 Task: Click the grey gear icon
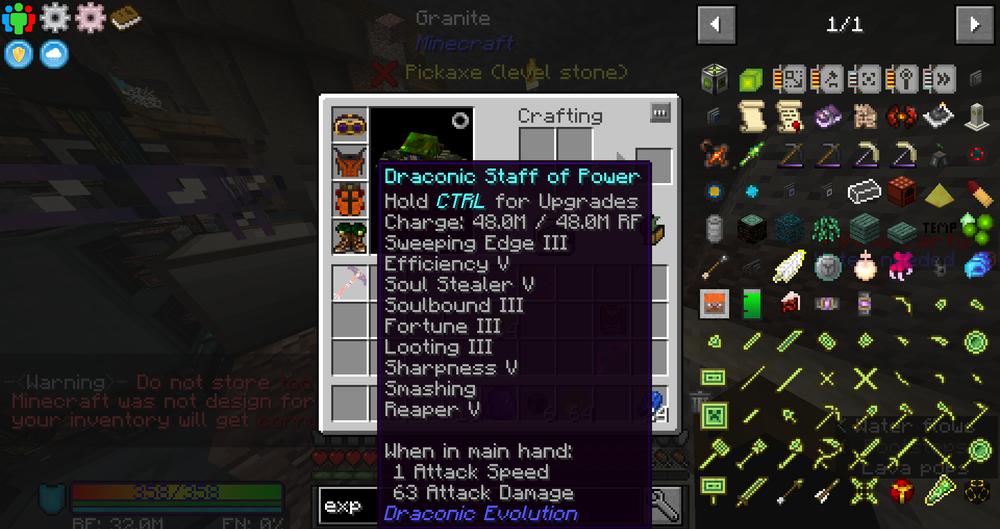point(54,17)
